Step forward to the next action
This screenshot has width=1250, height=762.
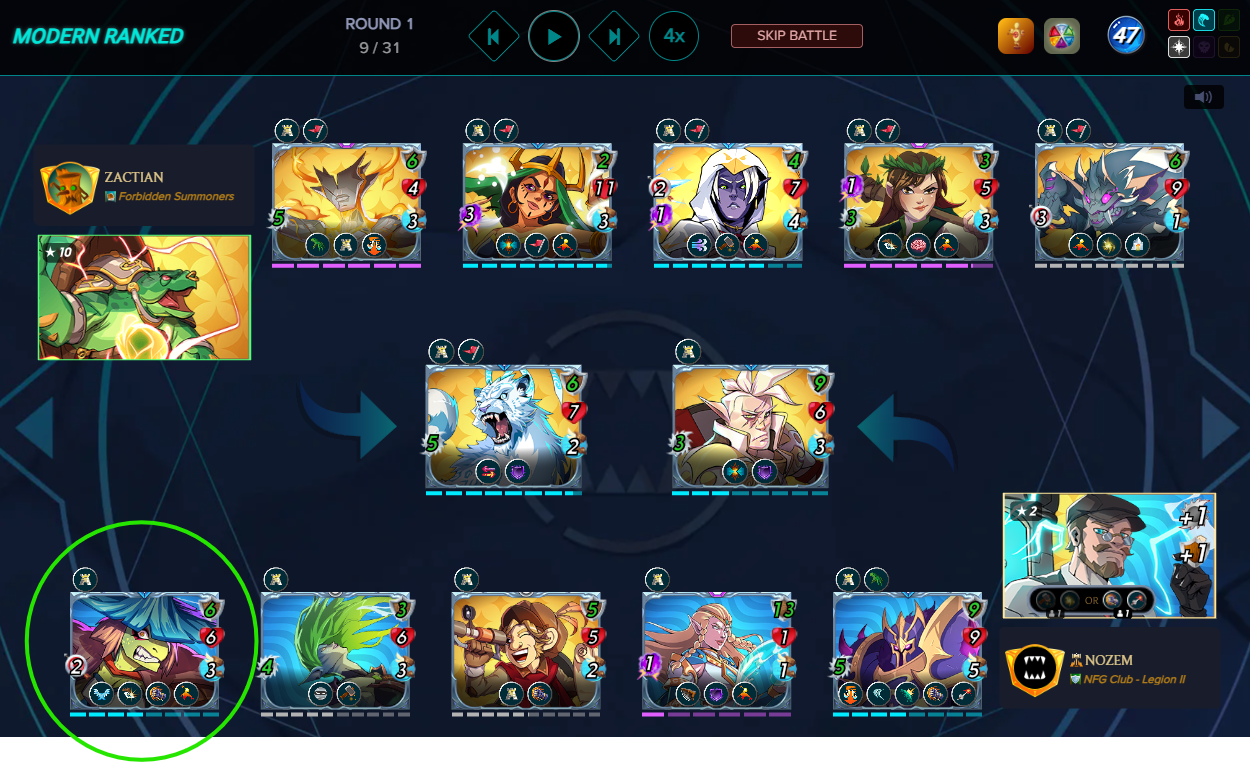click(x=614, y=37)
